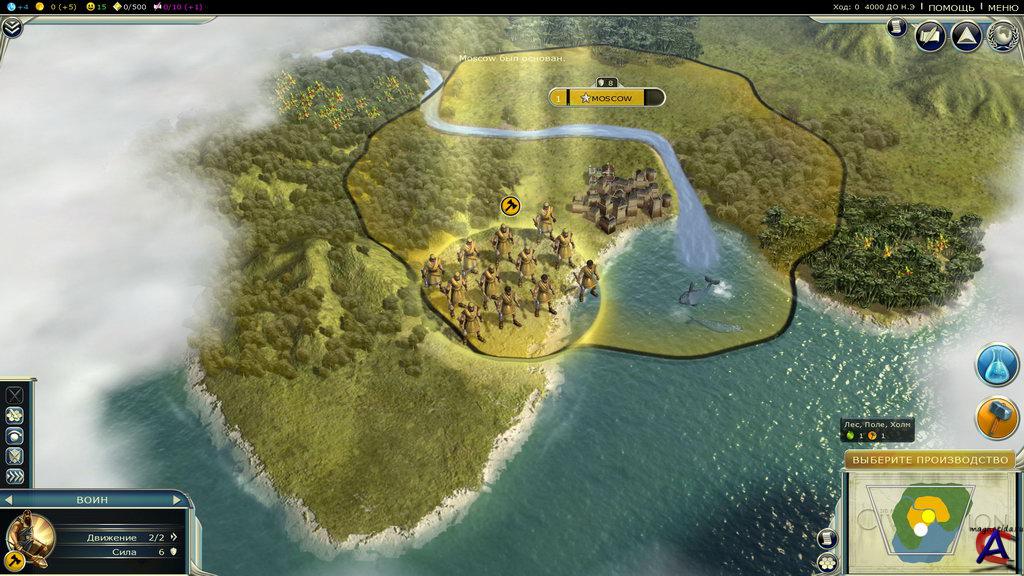Open the globe diplomacy overview

(1001, 37)
